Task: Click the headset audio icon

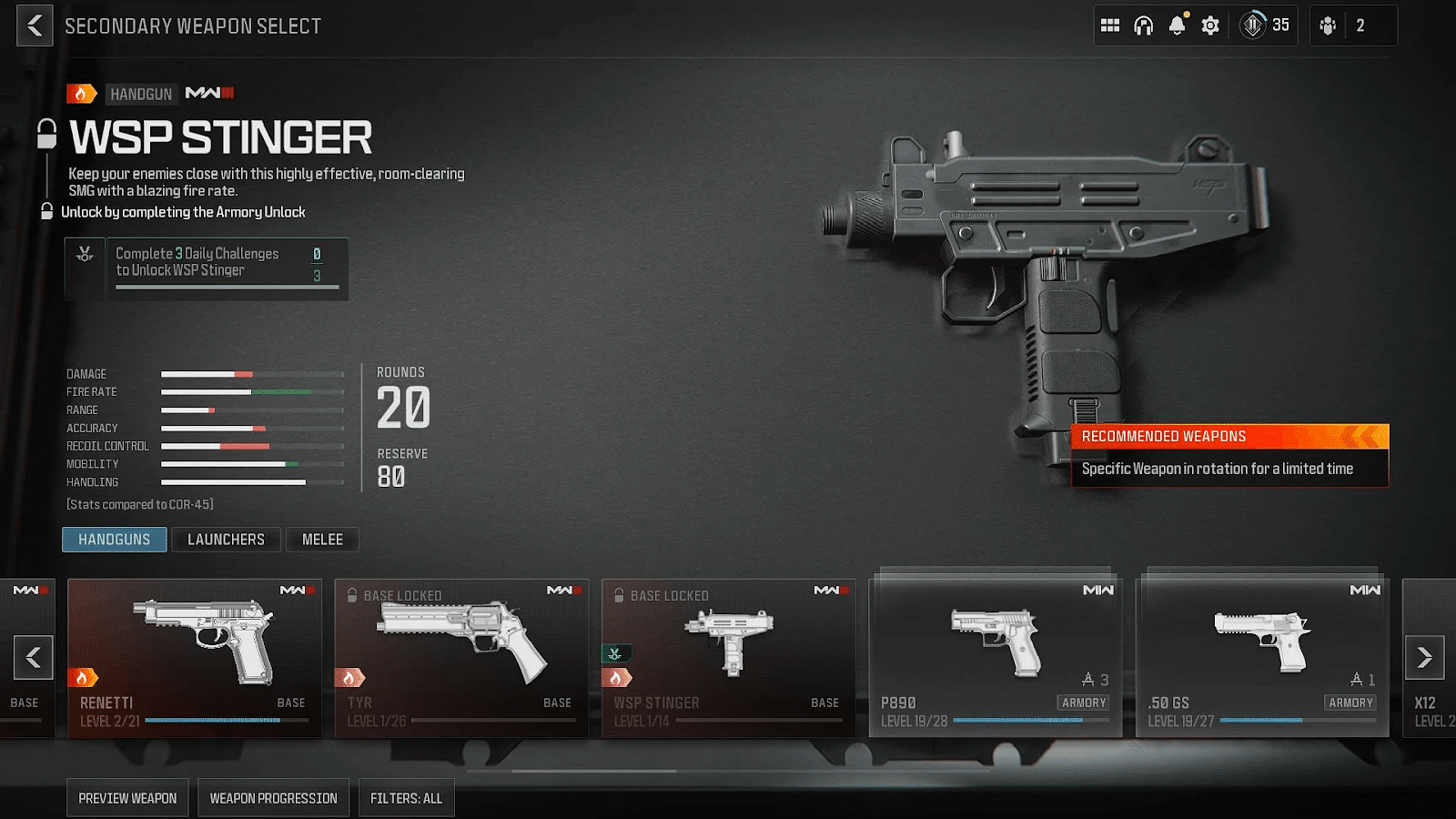Action: point(1142,25)
